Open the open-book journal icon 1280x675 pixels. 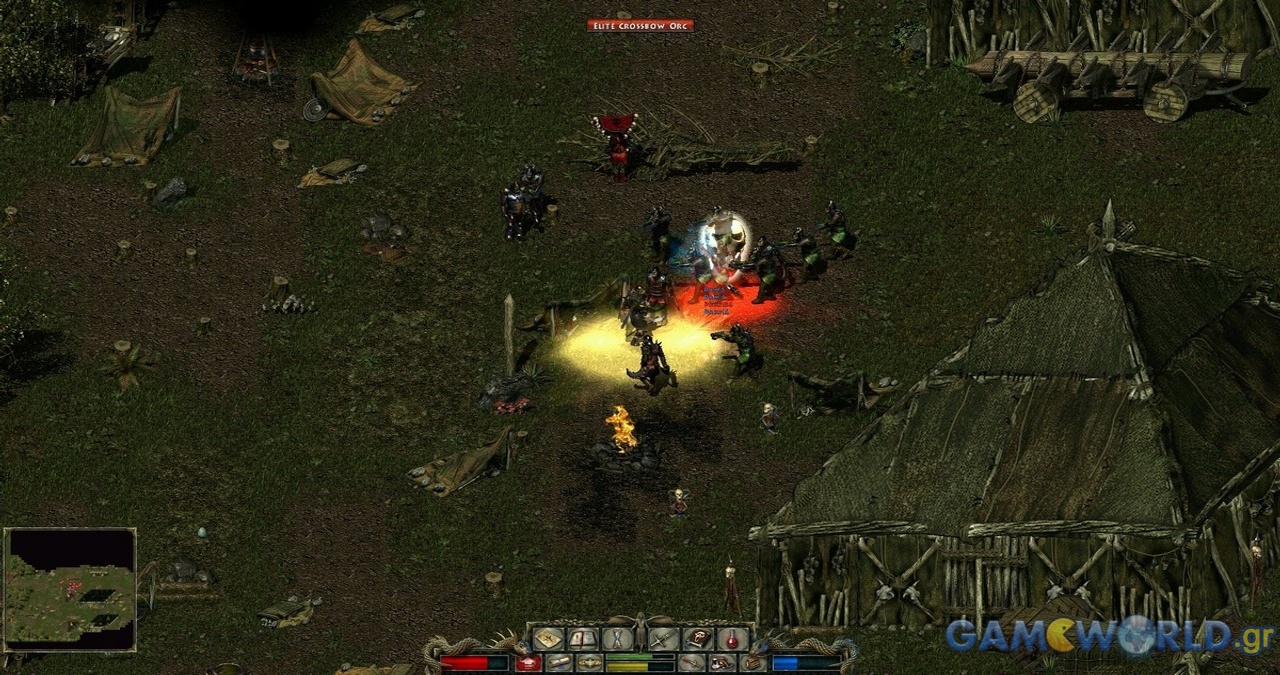pos(583,638)
